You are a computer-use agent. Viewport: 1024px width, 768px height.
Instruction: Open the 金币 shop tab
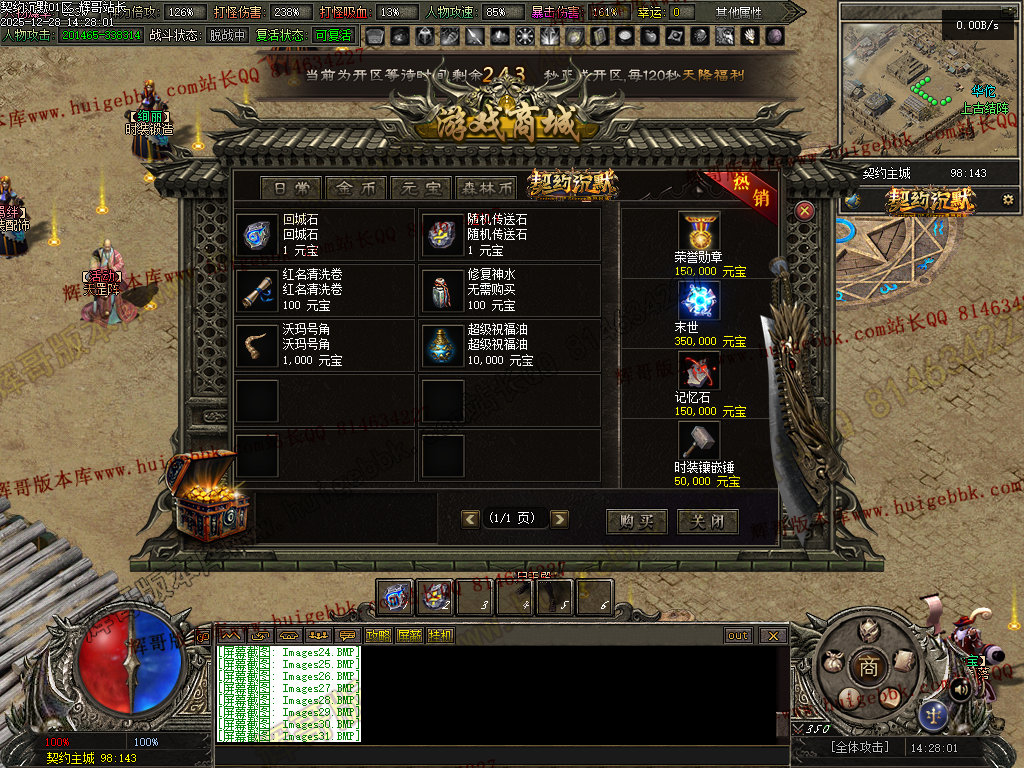point(356,188)
